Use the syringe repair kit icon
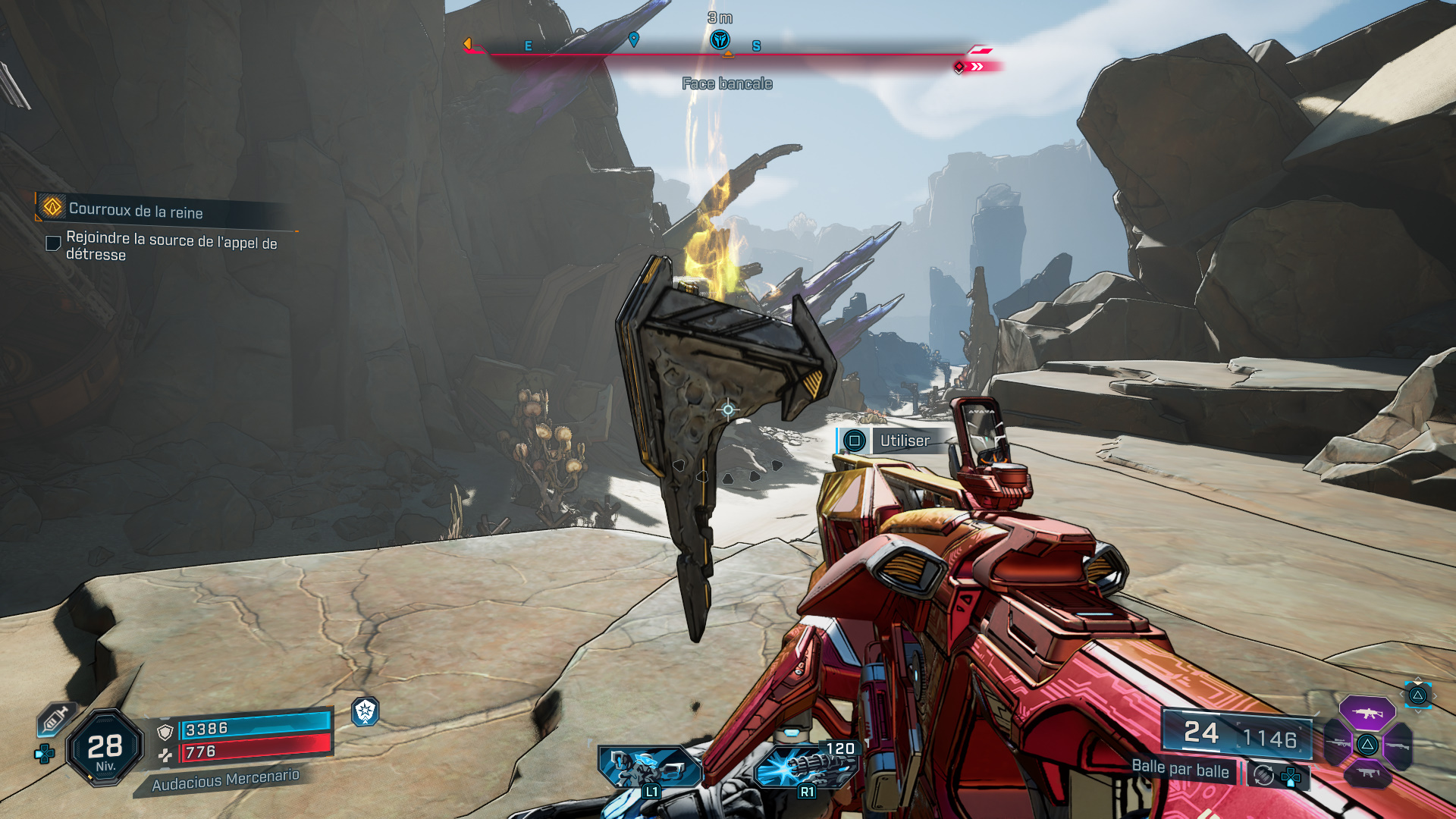Image resolution: width=1456 pixels, height=819 pixels. (x=55, y=718)
